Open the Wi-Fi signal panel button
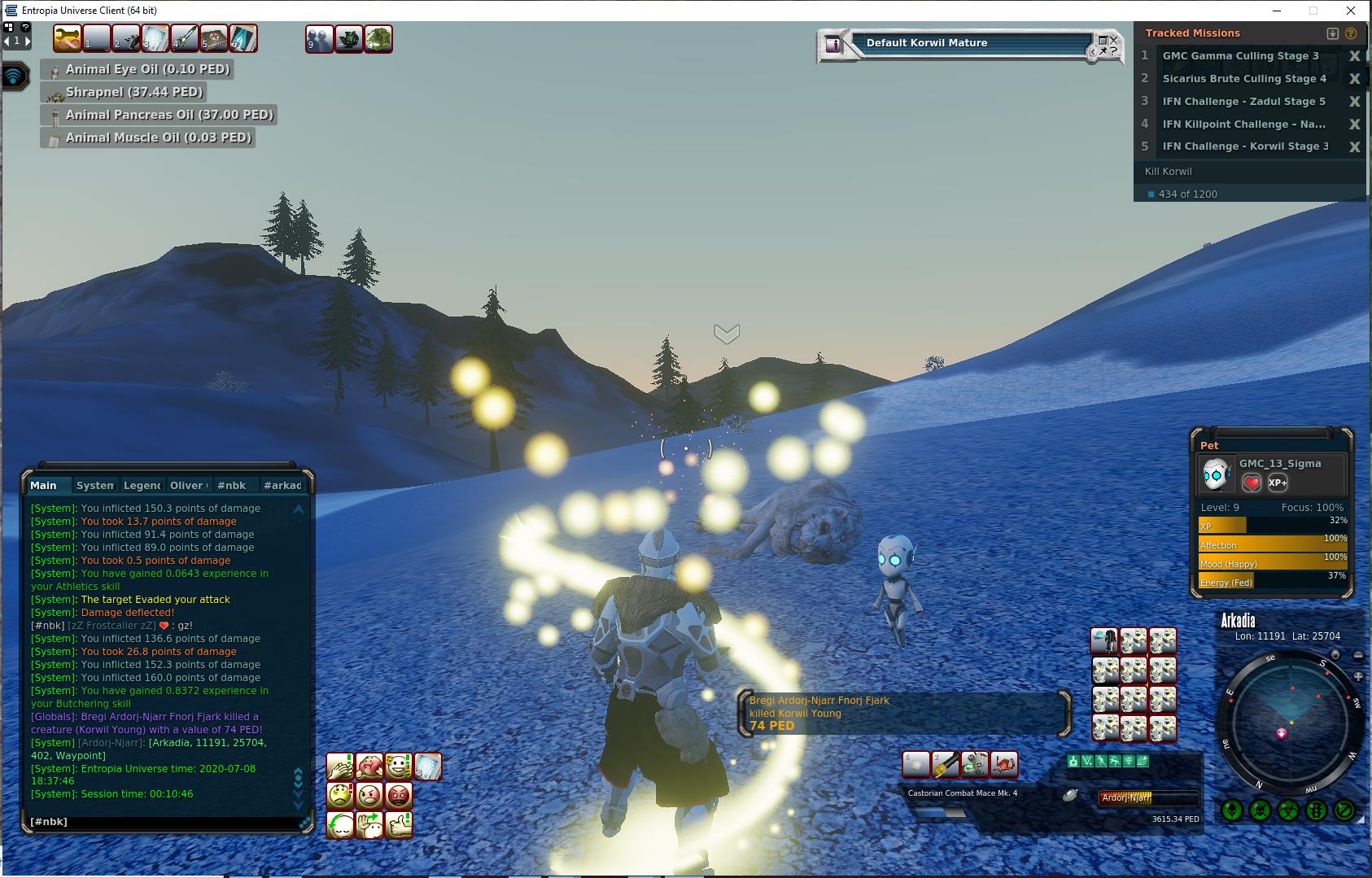Image resolution: width=1372 pixels, height=878 pixels. click(14, 76)
